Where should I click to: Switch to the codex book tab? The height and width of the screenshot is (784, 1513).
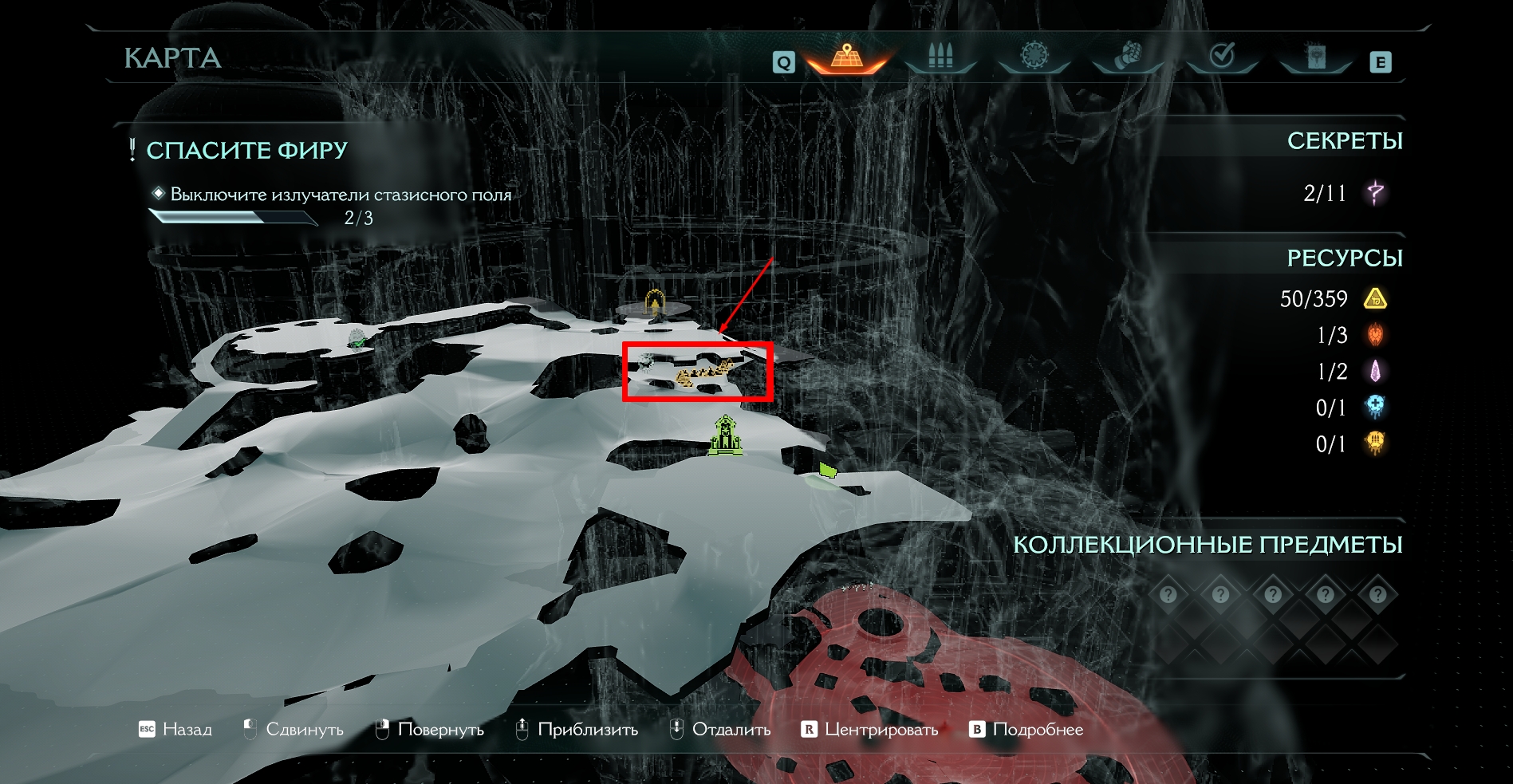tap(1316, 57)
